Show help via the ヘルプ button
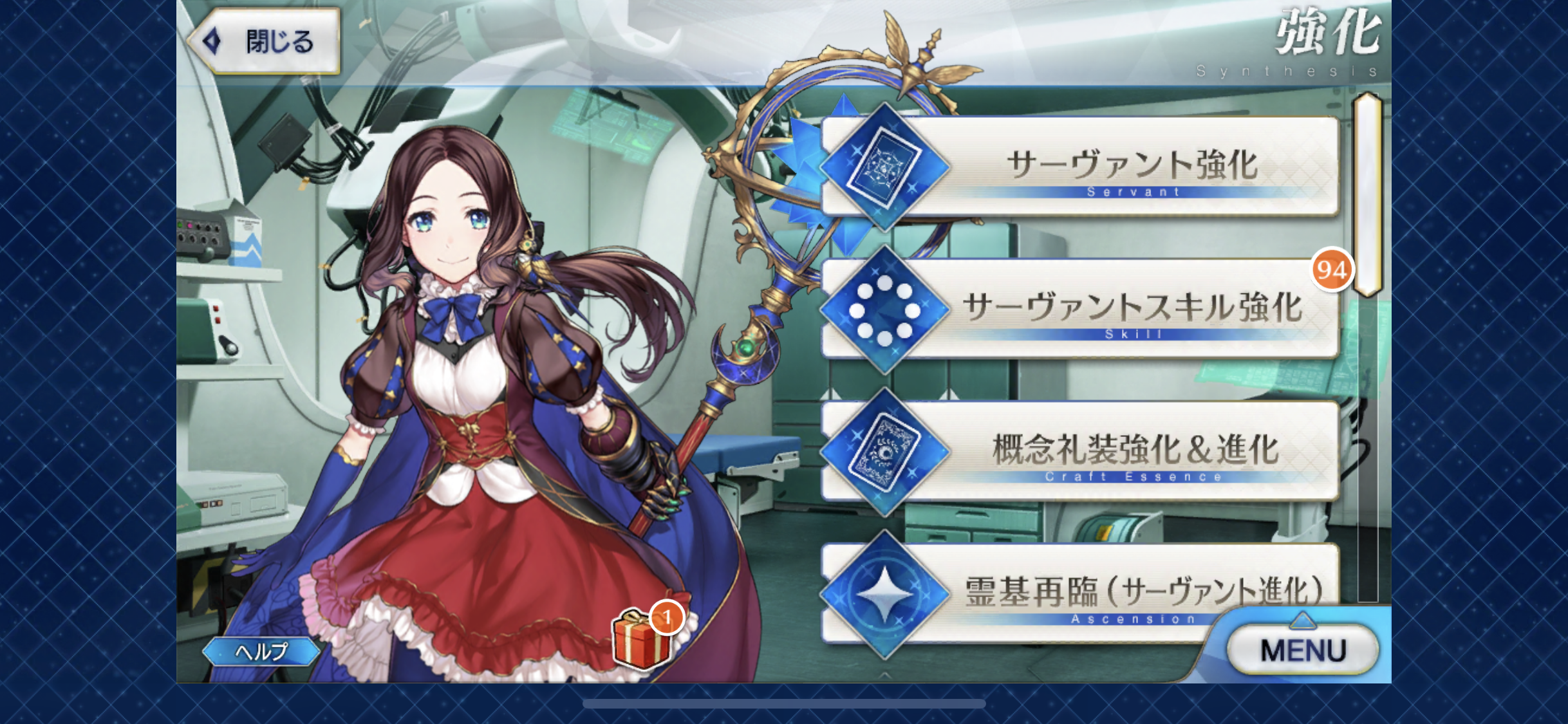1568x724 pixels. click(x=261, y=652)
